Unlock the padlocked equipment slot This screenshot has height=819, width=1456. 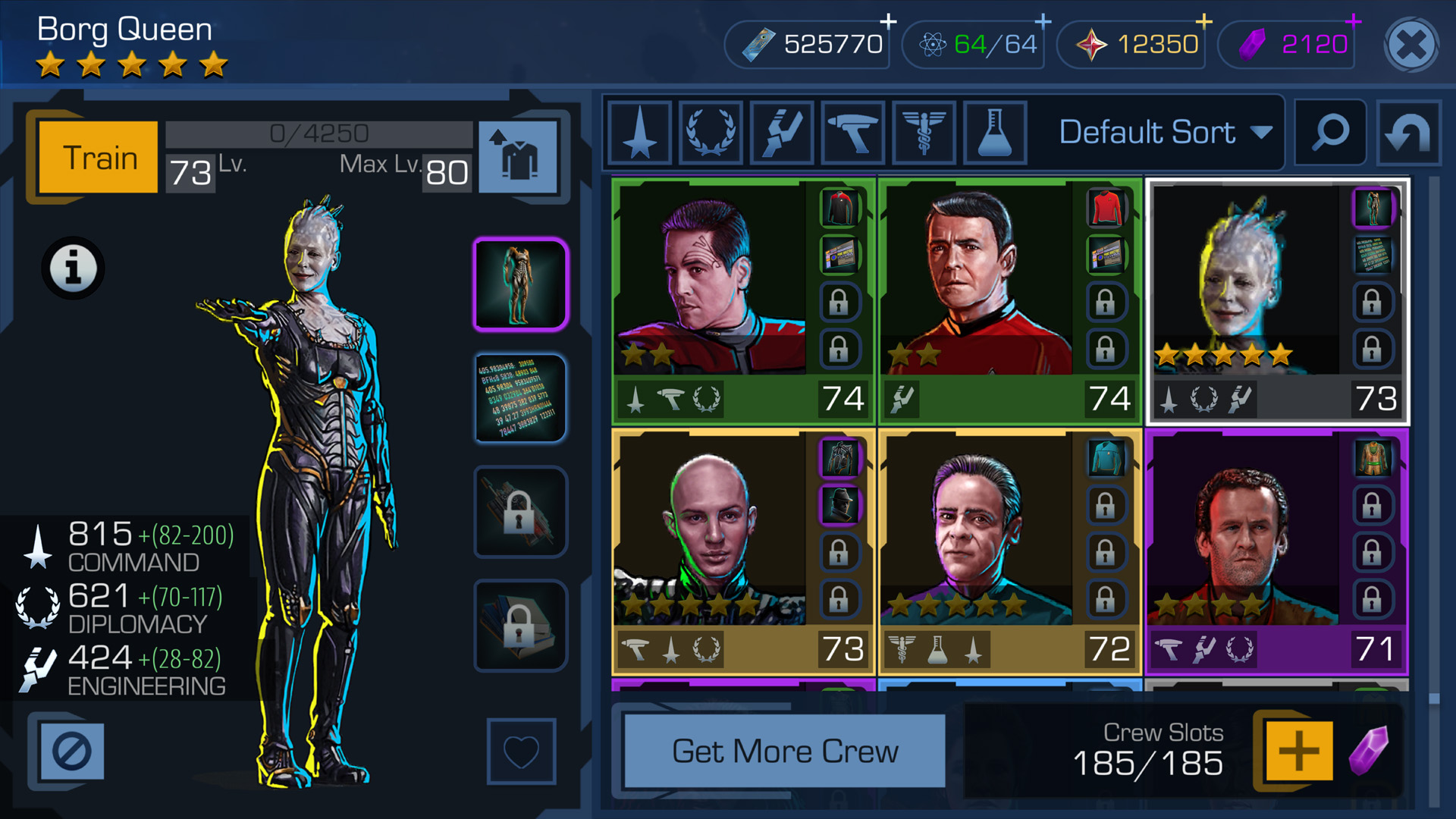tap(521, 511)
